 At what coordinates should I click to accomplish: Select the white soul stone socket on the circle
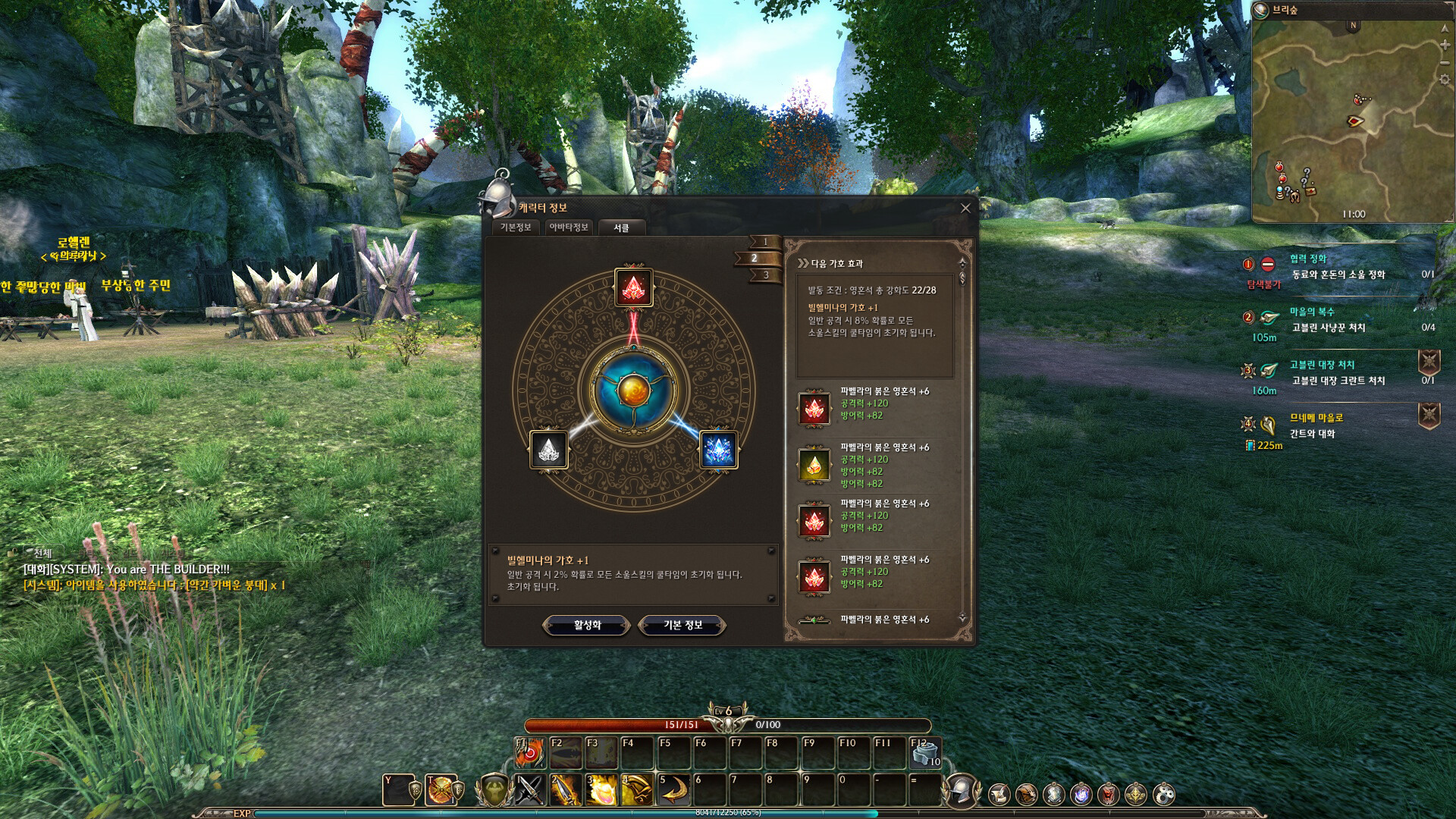[x=548, y=450]
